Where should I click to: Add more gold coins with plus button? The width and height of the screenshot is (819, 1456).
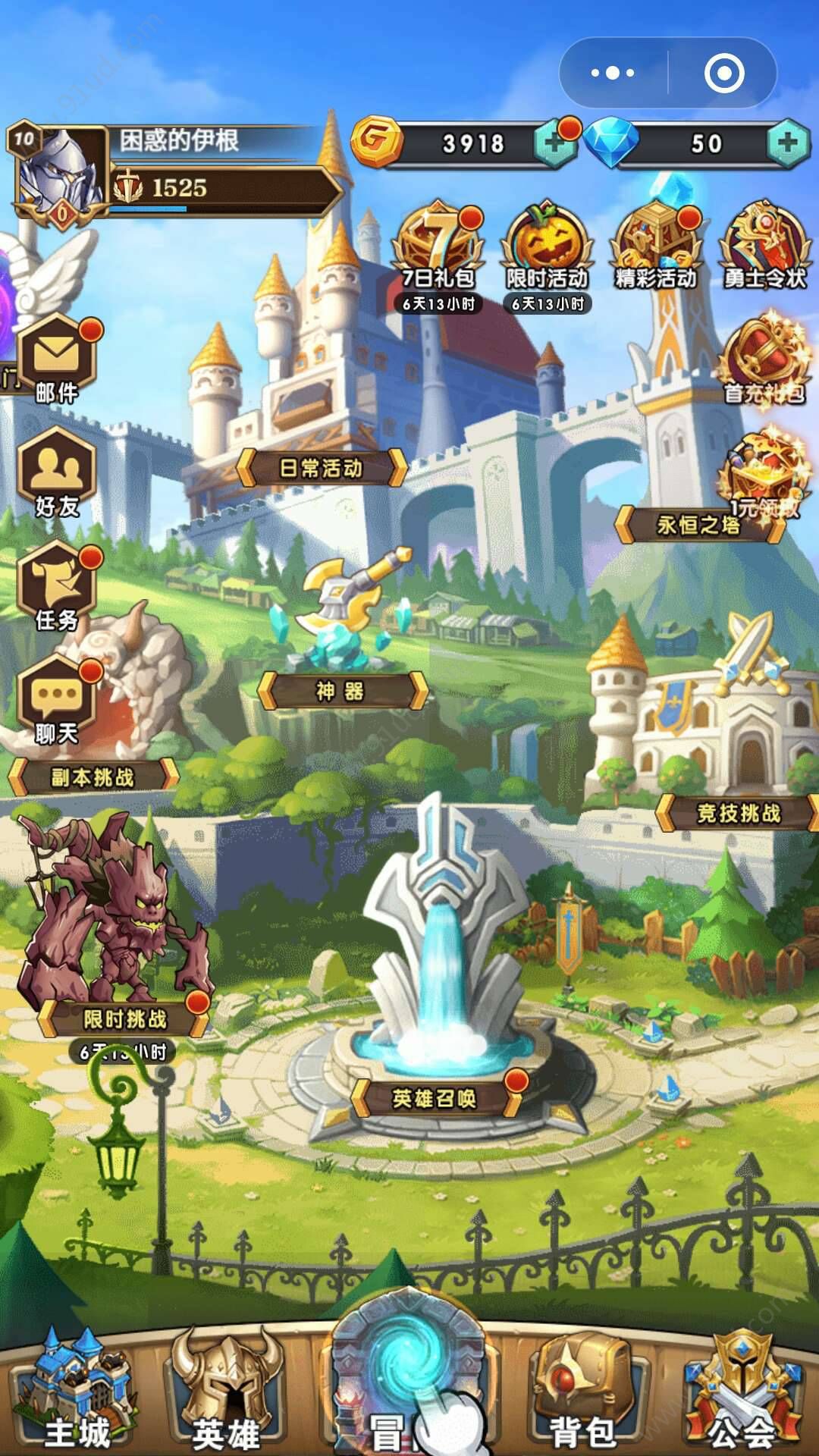click(554, 143)
